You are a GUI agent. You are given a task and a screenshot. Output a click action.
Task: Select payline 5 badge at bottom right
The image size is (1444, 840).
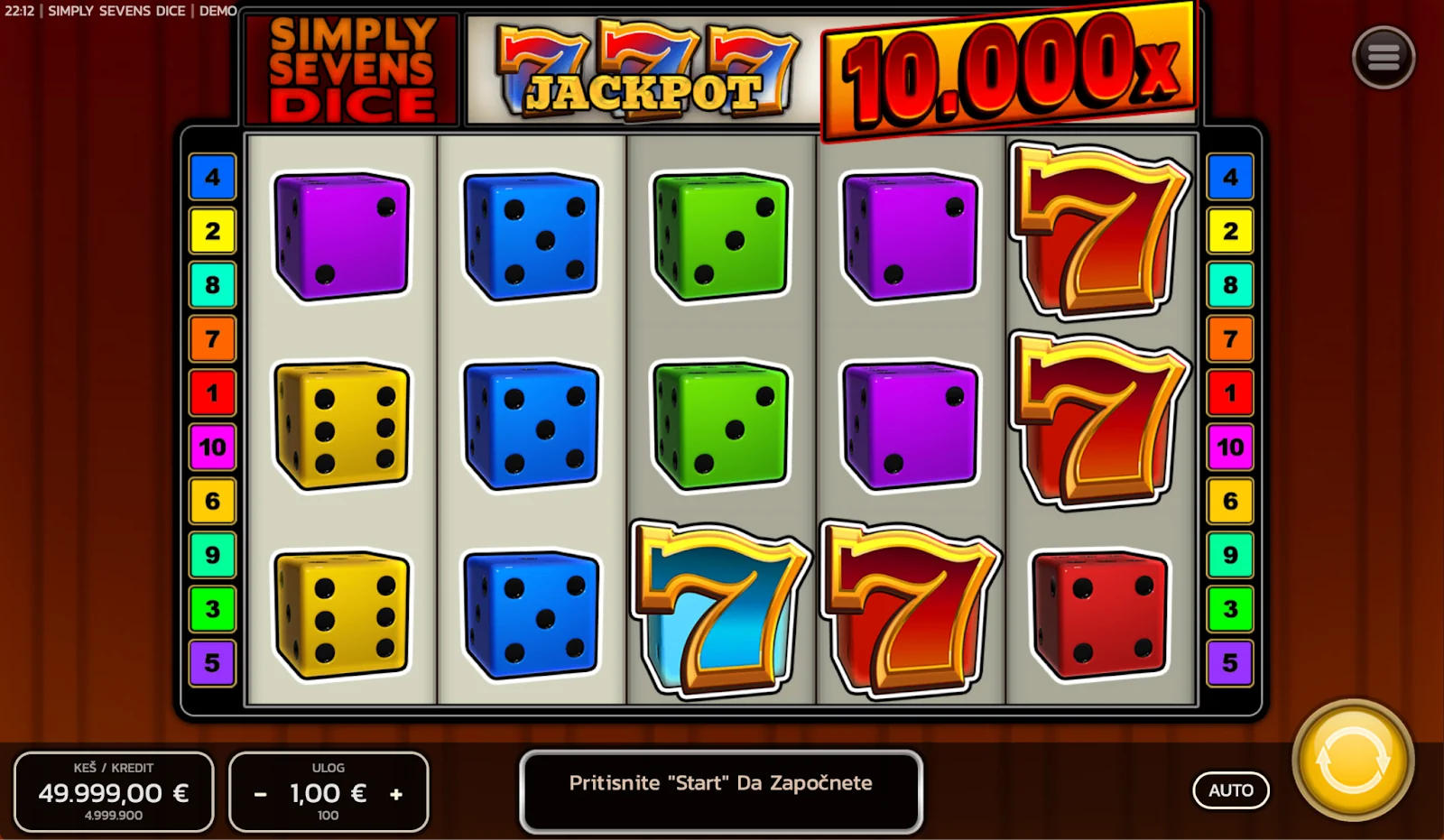click(1229, 663)
